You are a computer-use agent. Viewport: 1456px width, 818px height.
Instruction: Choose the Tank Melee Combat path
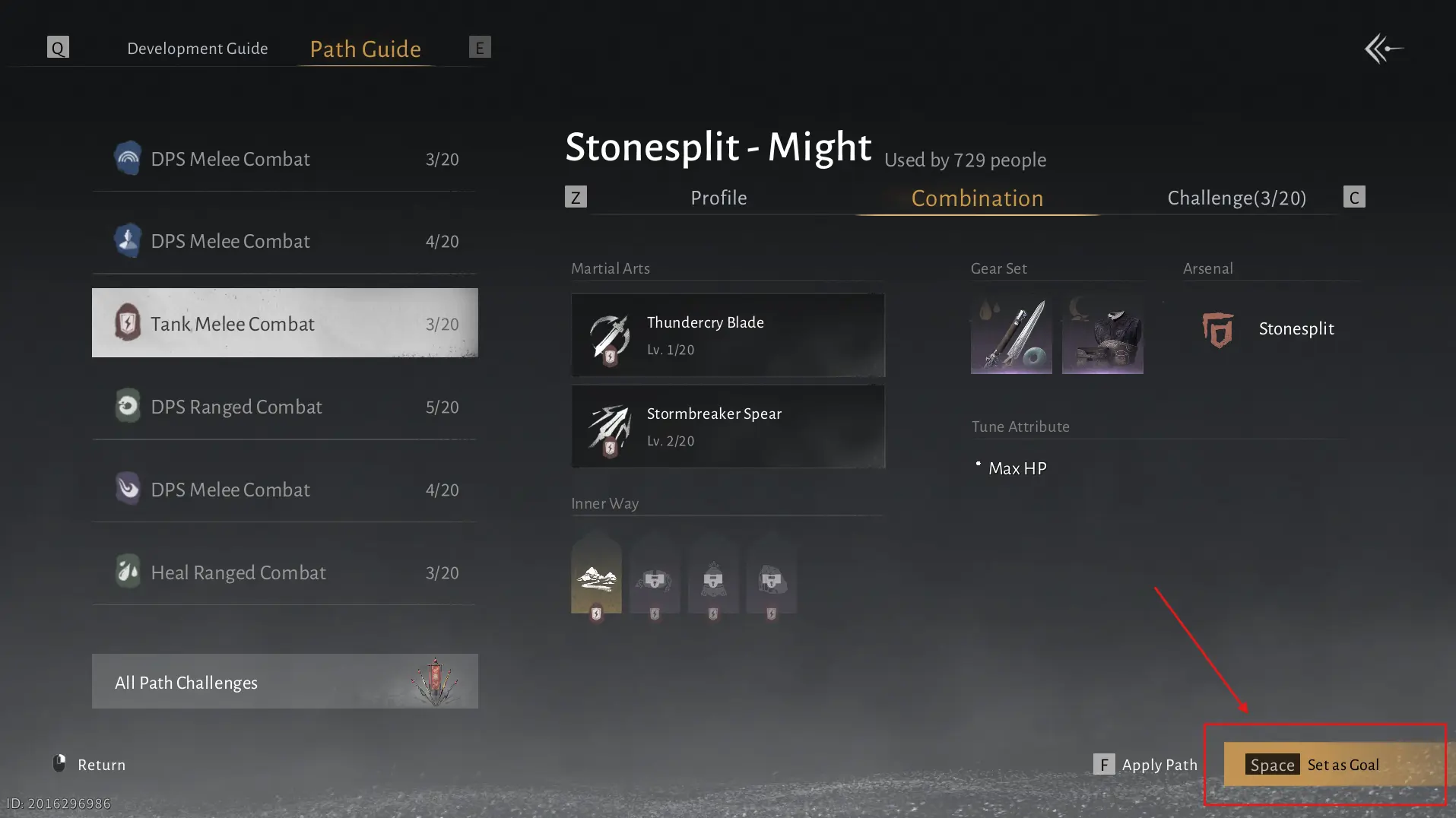[284, 323]
